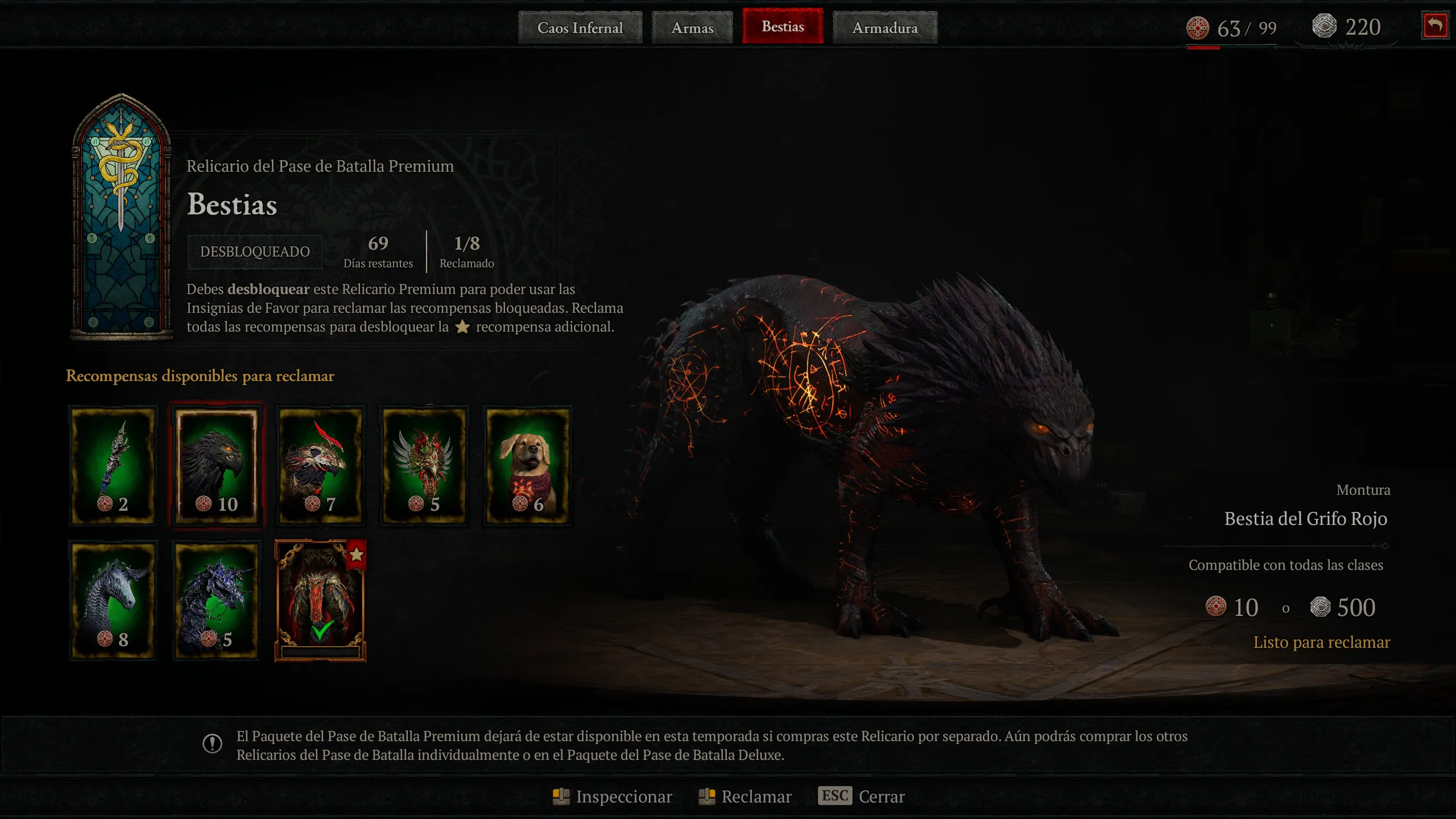Click the red back arrow button
Image resolution: width=1456 pixels, height=819 pixels.
coord(1434,26)
